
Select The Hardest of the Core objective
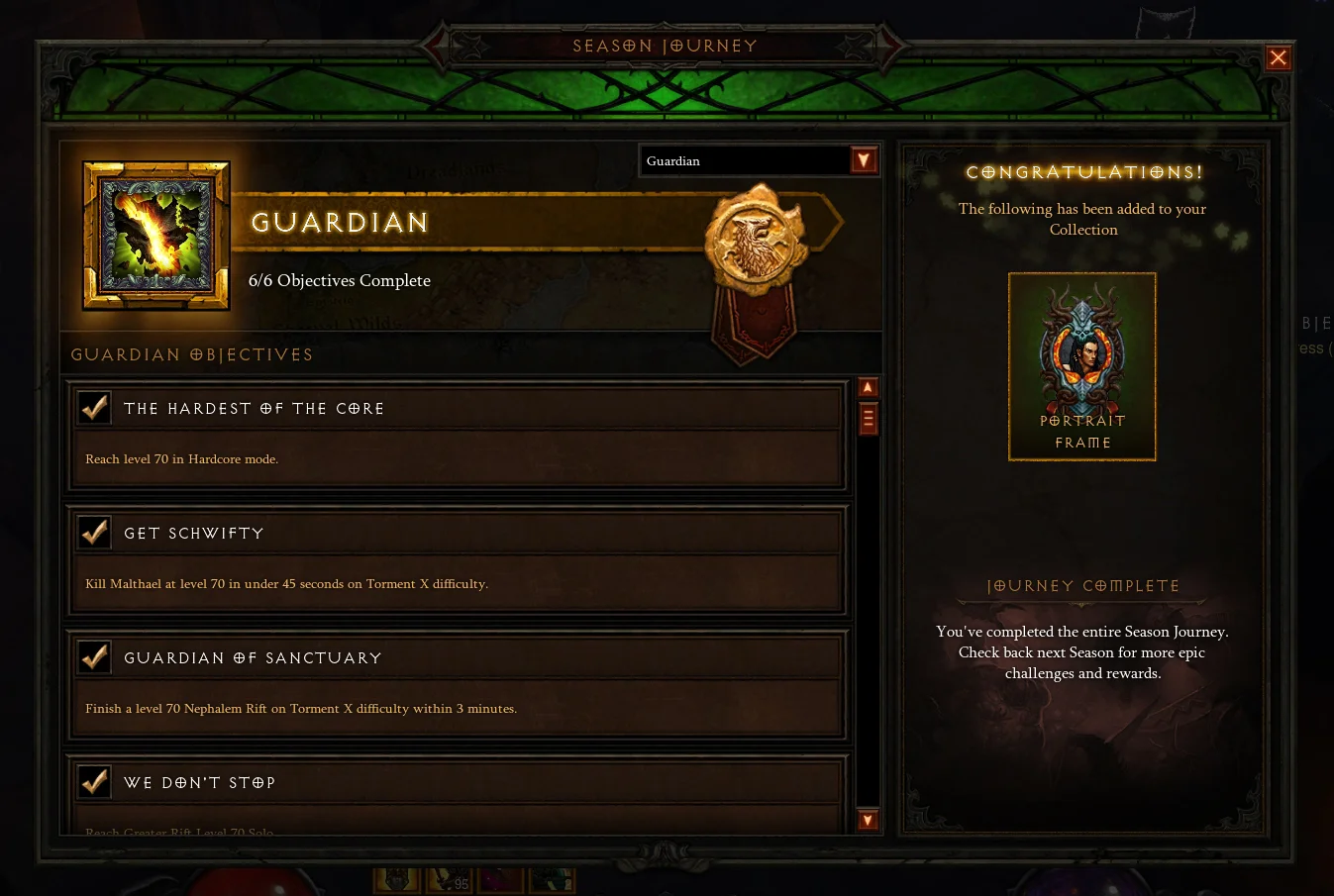click(x=458, y=435)
